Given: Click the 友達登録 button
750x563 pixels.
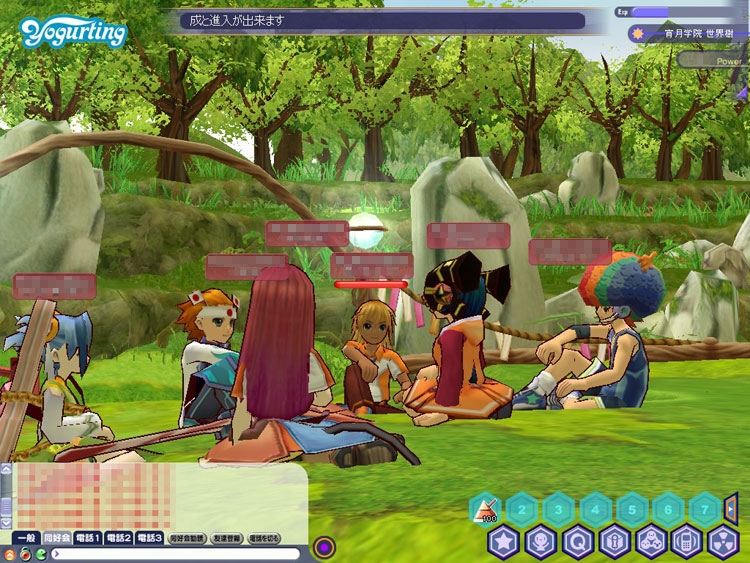Looking at the screenshot, I should tap(227, 538).
